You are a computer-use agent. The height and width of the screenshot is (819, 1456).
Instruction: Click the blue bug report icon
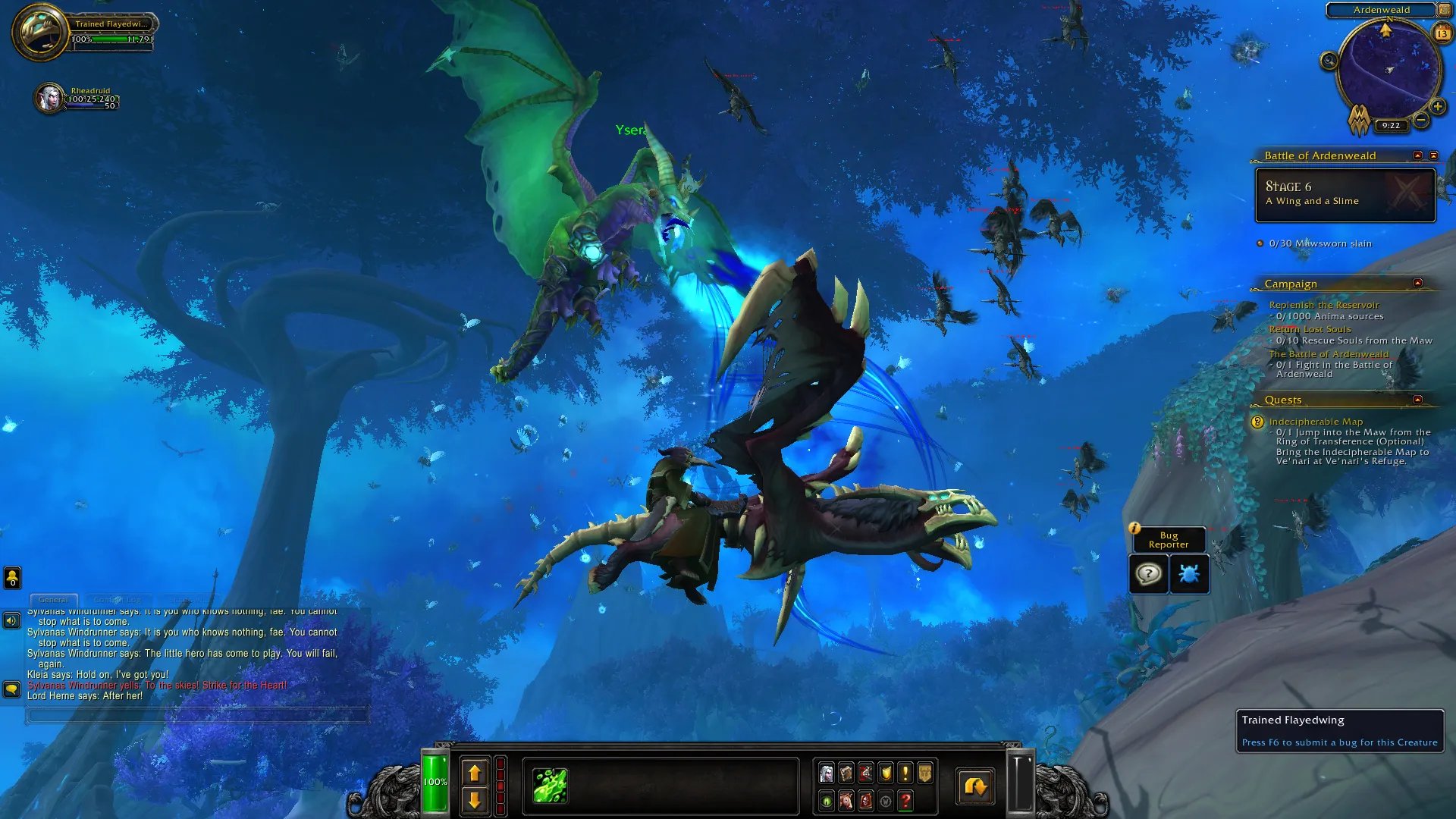click(1188, 574)
